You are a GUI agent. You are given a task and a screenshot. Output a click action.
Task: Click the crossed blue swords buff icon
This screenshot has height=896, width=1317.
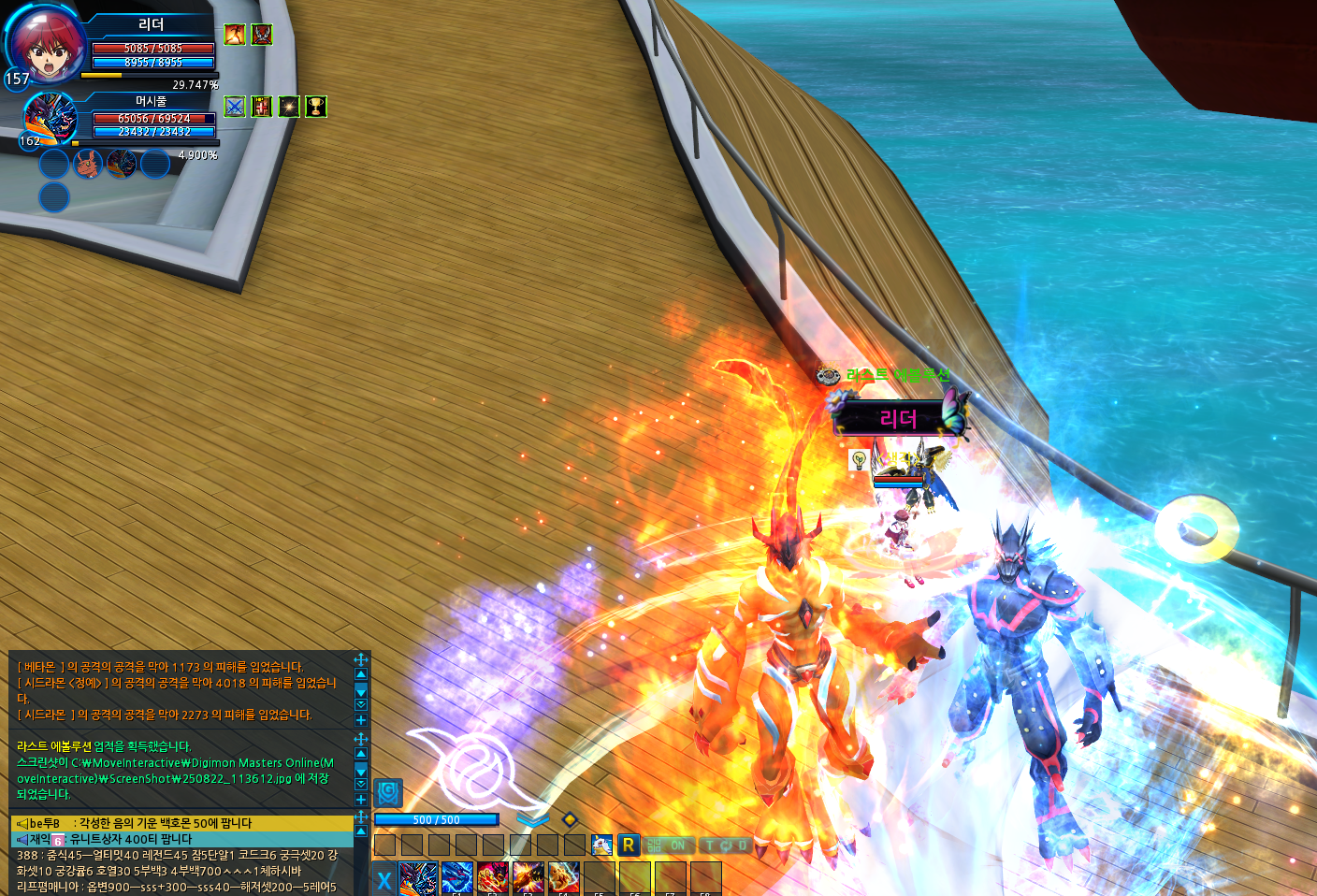click(x=235, y=107)
